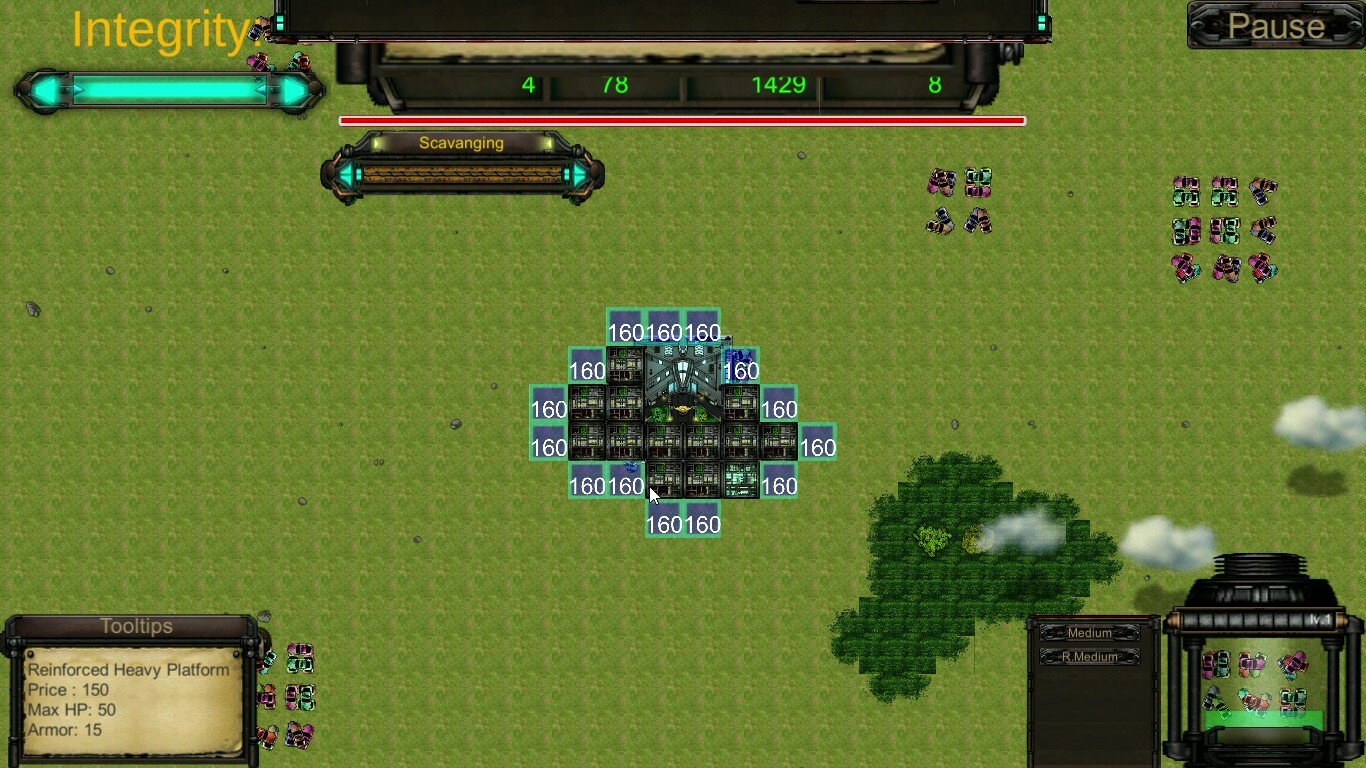Open the R.Medium category
The height and width of the screenshot is (768, 1366).
[1090, 656]
